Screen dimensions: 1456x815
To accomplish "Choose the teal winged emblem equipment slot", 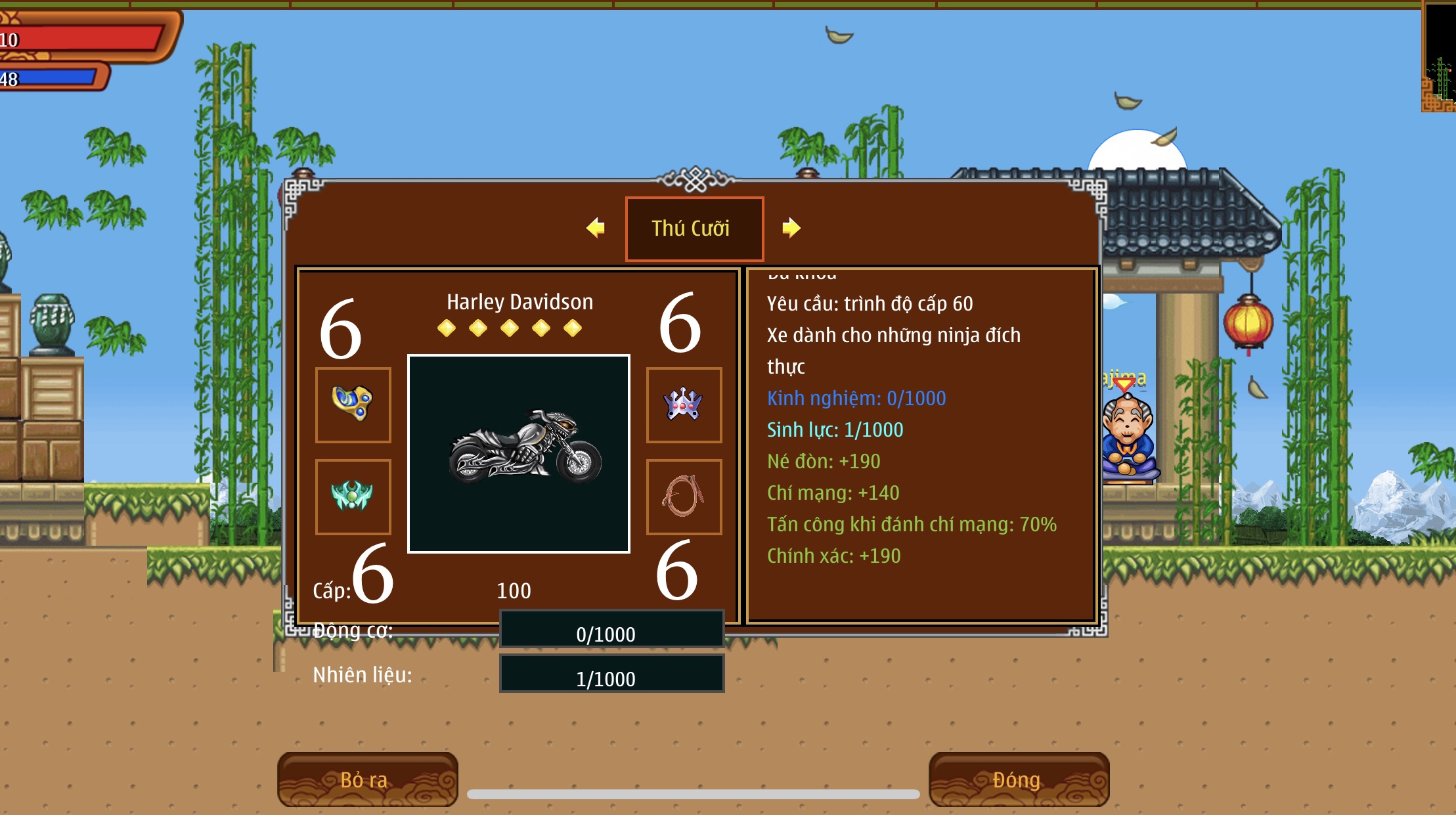I will click(x=353, y=496).
